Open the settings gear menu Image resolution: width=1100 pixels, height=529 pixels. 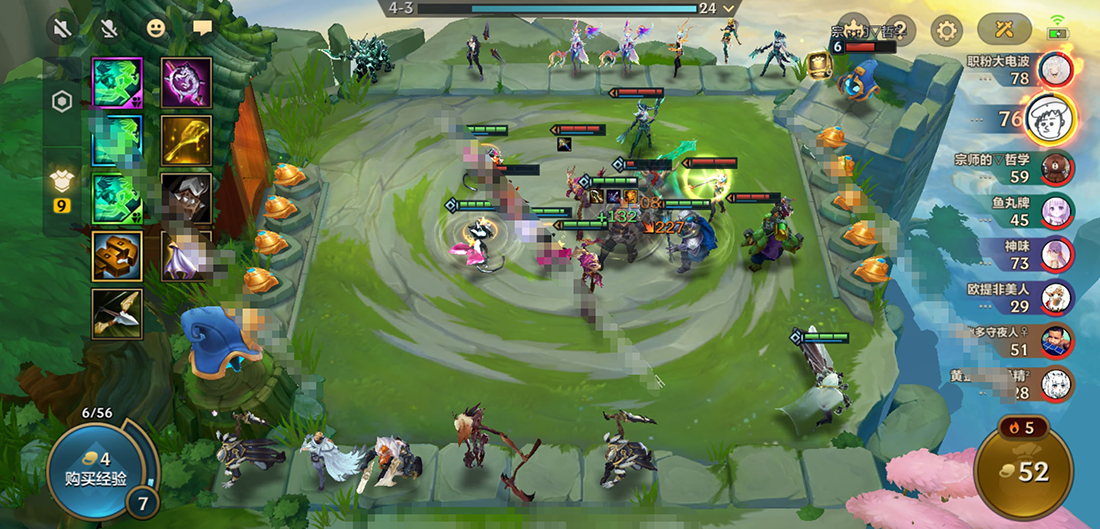pyautogui.click(x=945, y=30)
